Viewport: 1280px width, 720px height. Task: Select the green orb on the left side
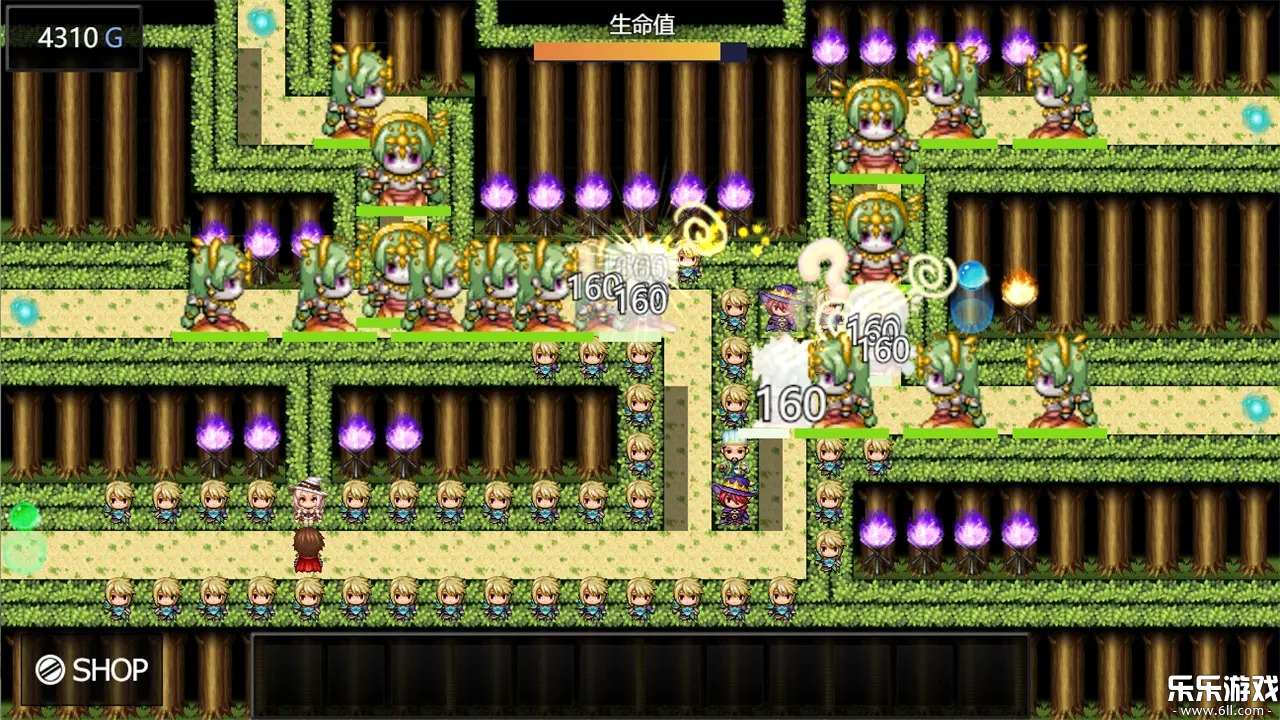tap(24, 516)
